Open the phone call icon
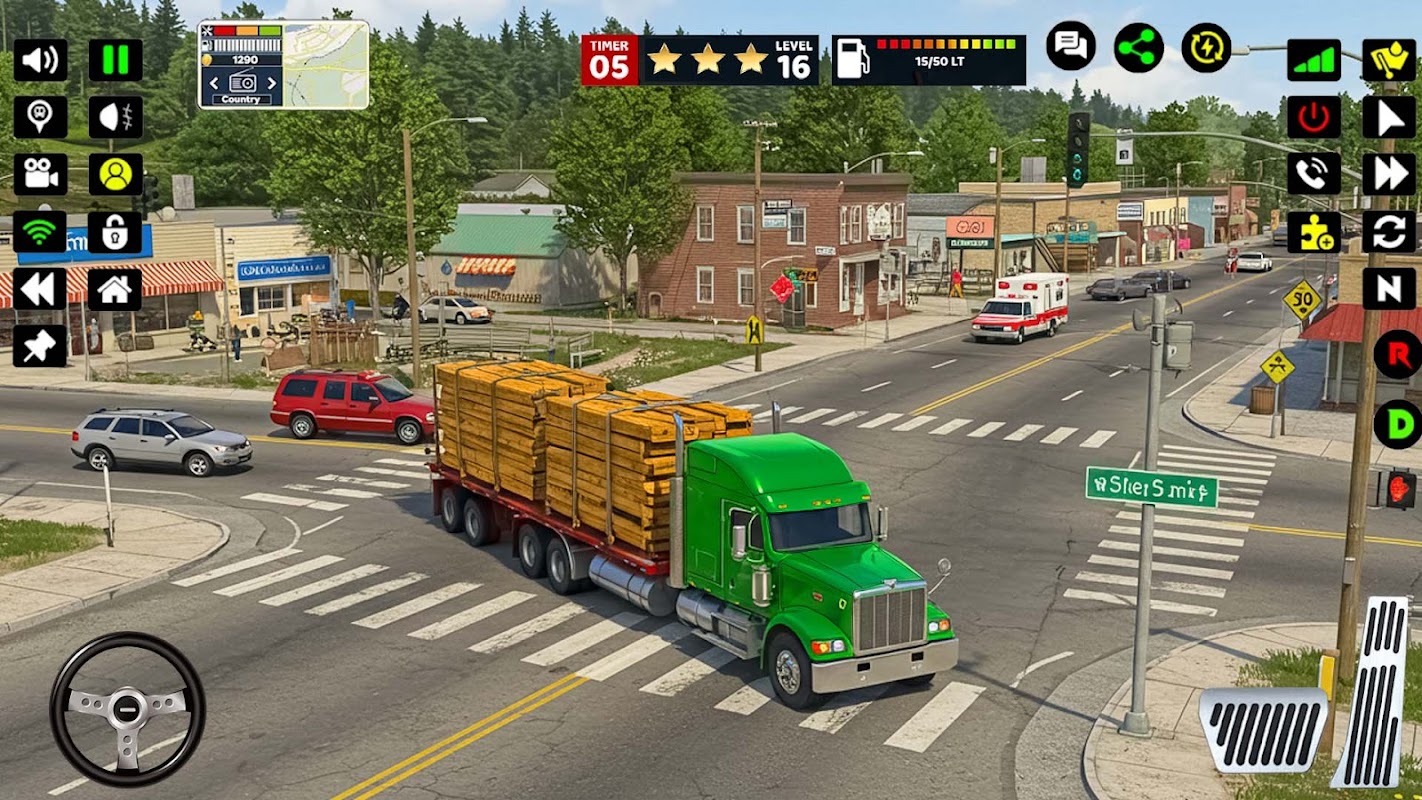1422x800 pixels. [1313, 174]
